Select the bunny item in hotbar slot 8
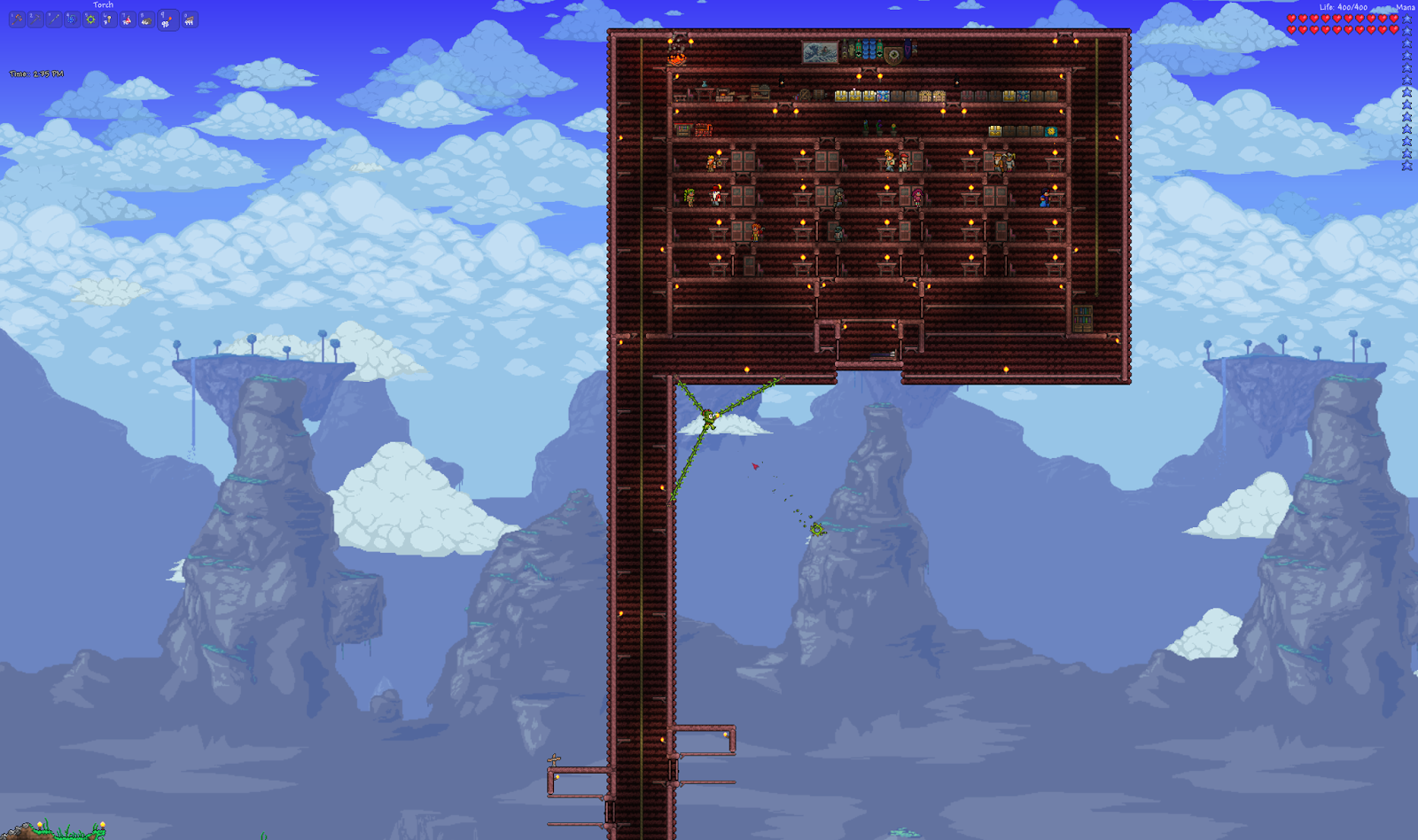This screenshot has width=1418, height=840. point(147,19)
